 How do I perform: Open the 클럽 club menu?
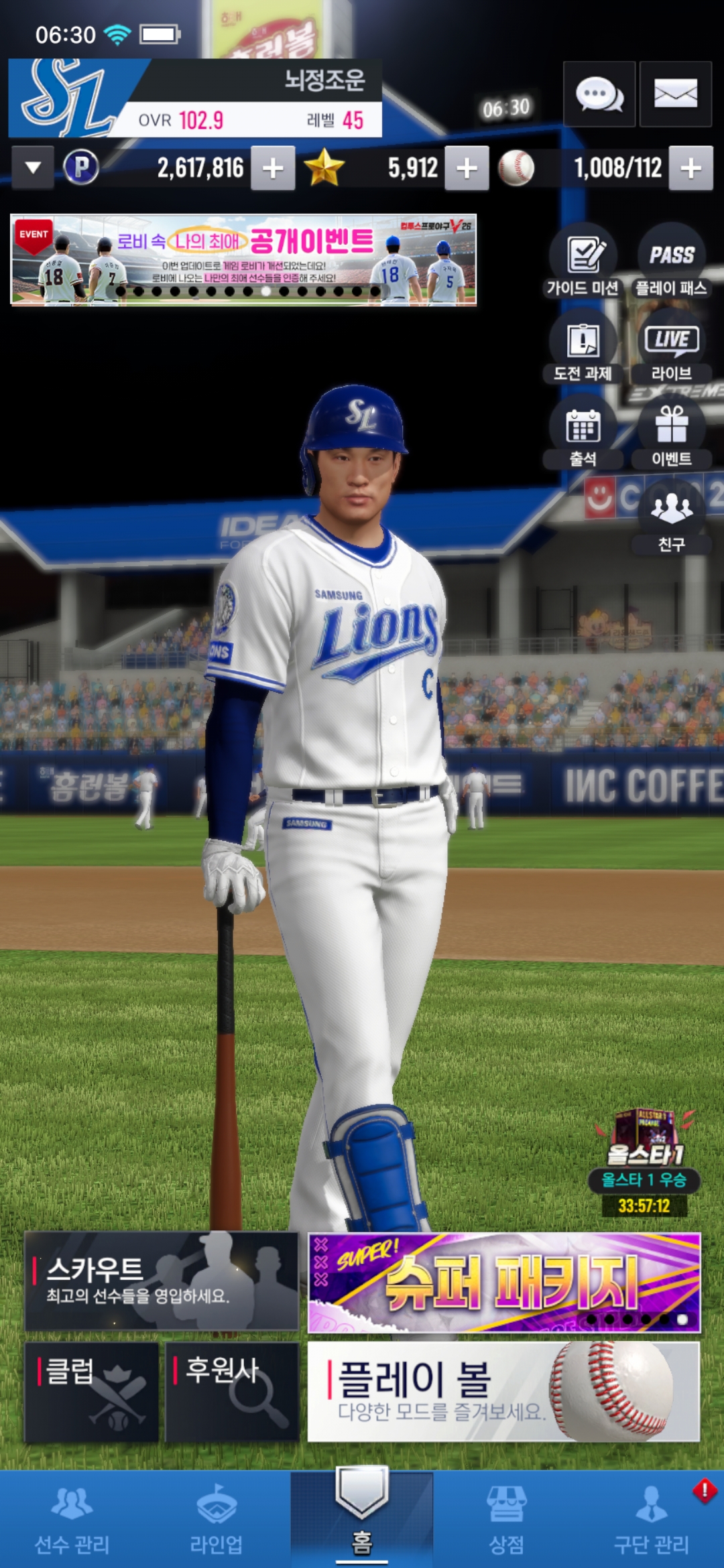coord(92,1392)
